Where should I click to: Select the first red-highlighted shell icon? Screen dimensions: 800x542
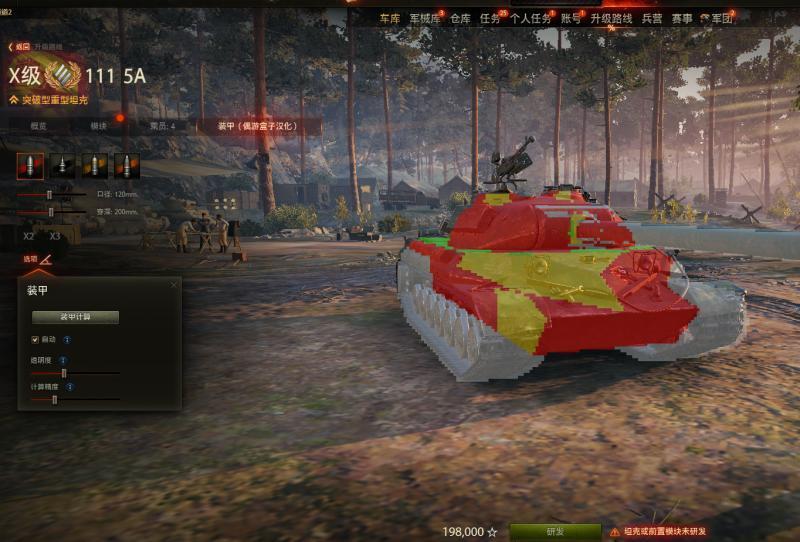click(30, 166)
